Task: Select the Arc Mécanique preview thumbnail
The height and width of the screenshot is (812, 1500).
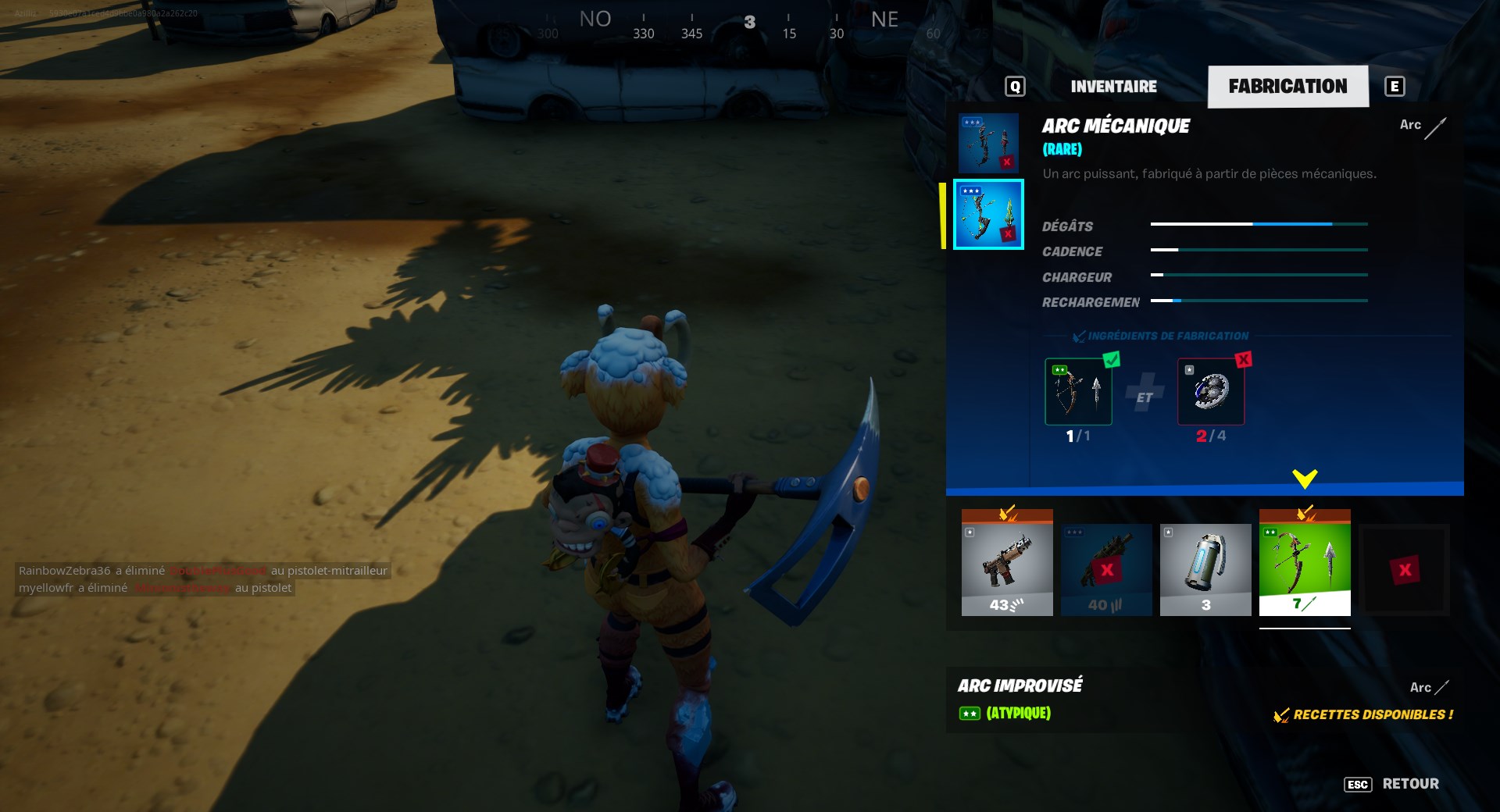Action: (988, 215)
